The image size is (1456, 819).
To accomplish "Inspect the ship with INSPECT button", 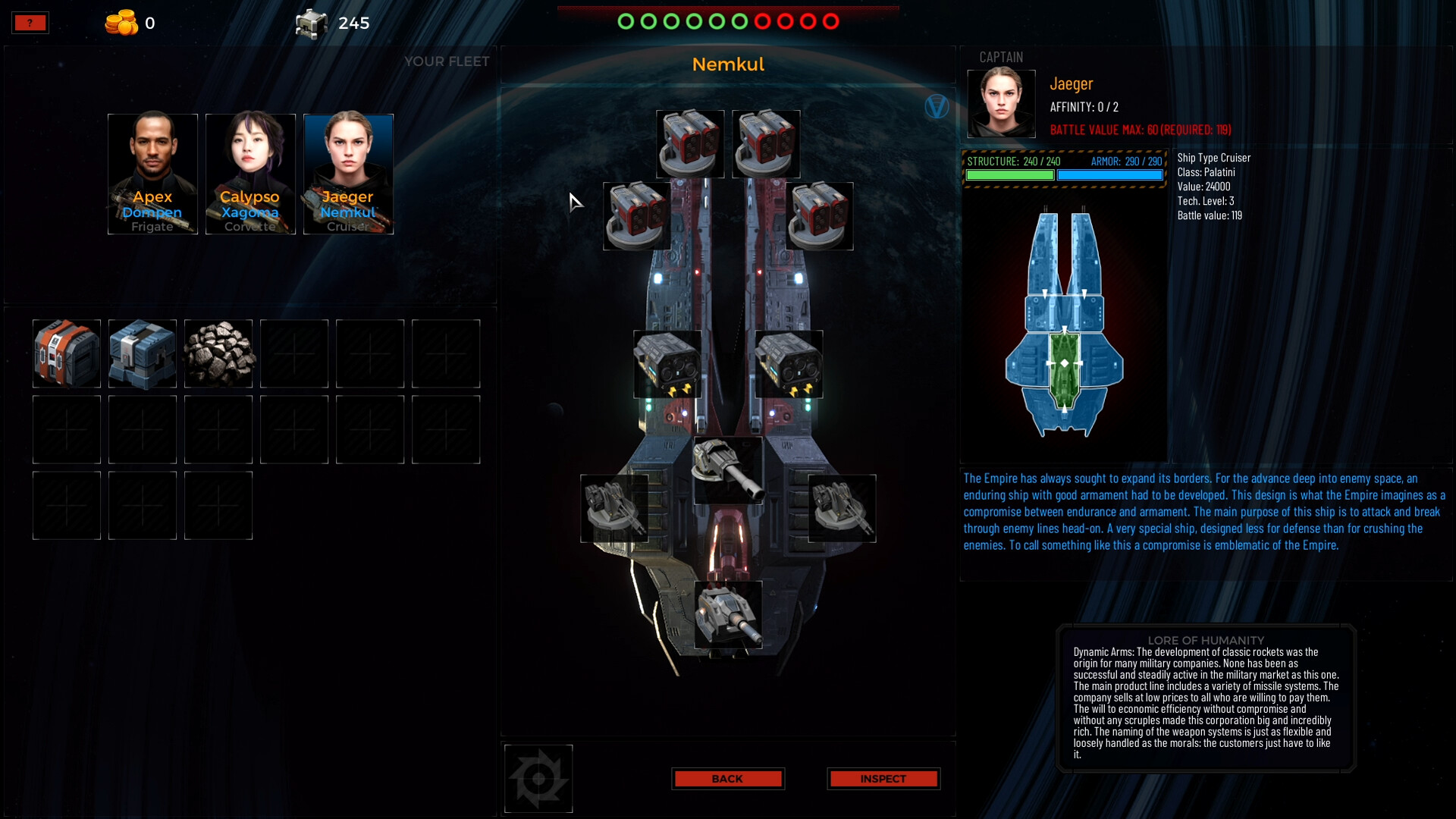I will [x=883, y=779].
